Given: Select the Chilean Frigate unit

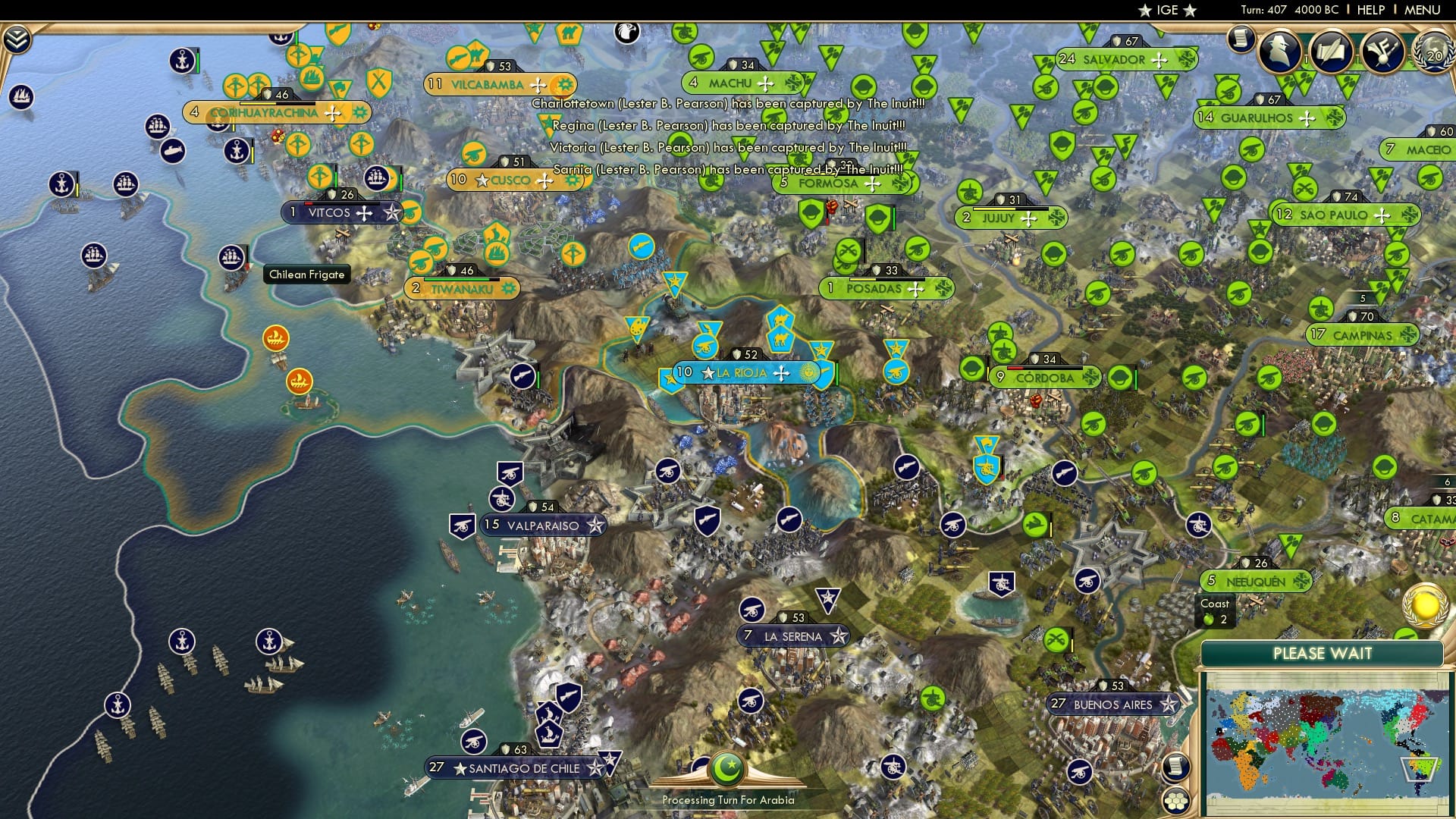Looking at the screenshot, I should click(231, 256).
